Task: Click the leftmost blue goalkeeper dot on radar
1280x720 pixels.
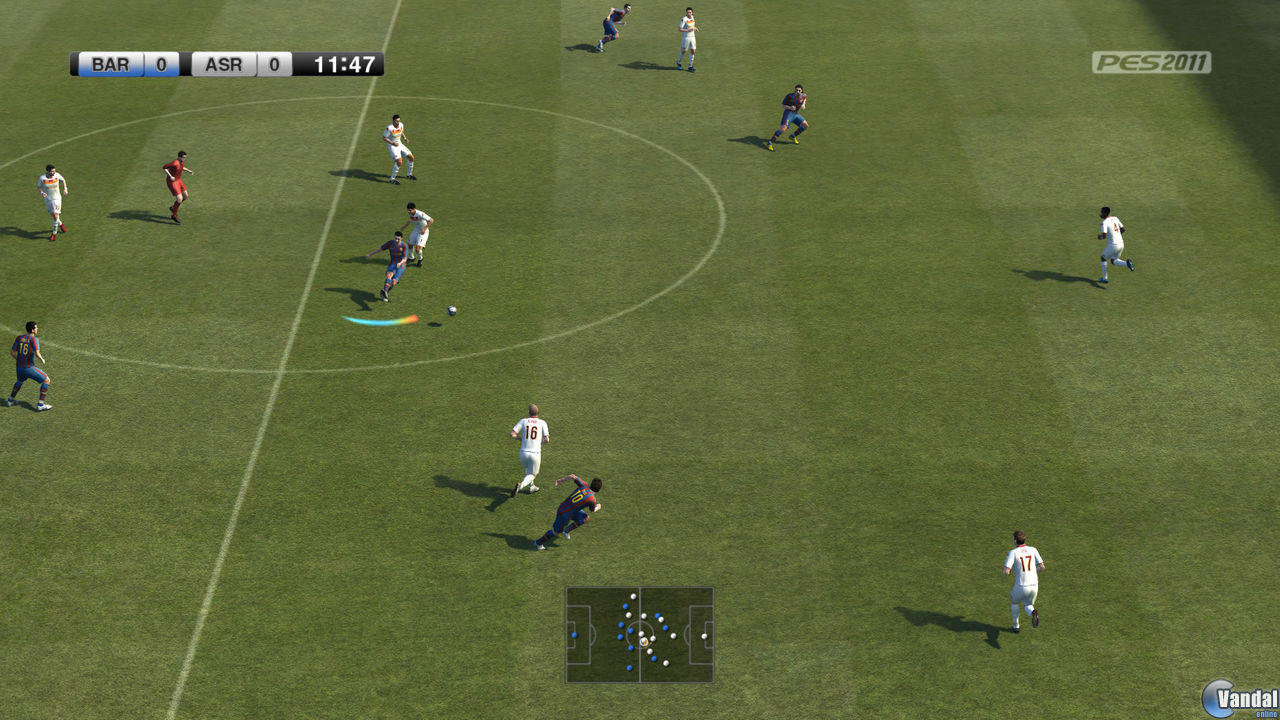Action: [575, 635]
